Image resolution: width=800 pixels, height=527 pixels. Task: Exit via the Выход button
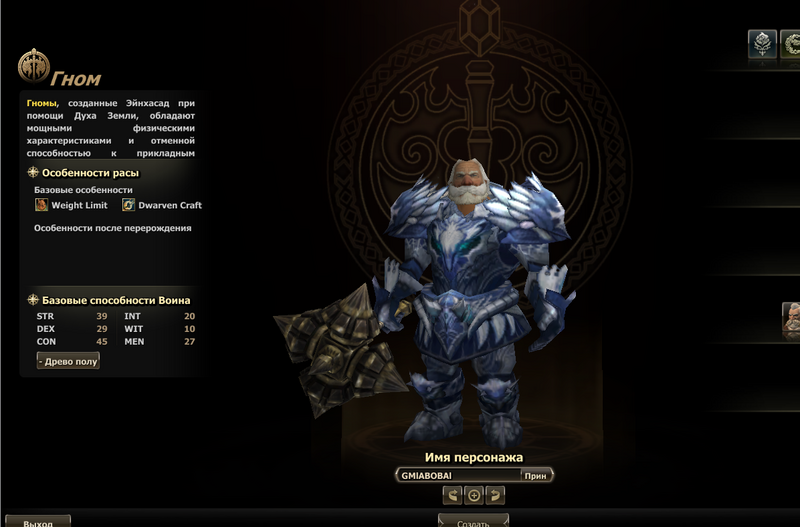tap(37, 521)
